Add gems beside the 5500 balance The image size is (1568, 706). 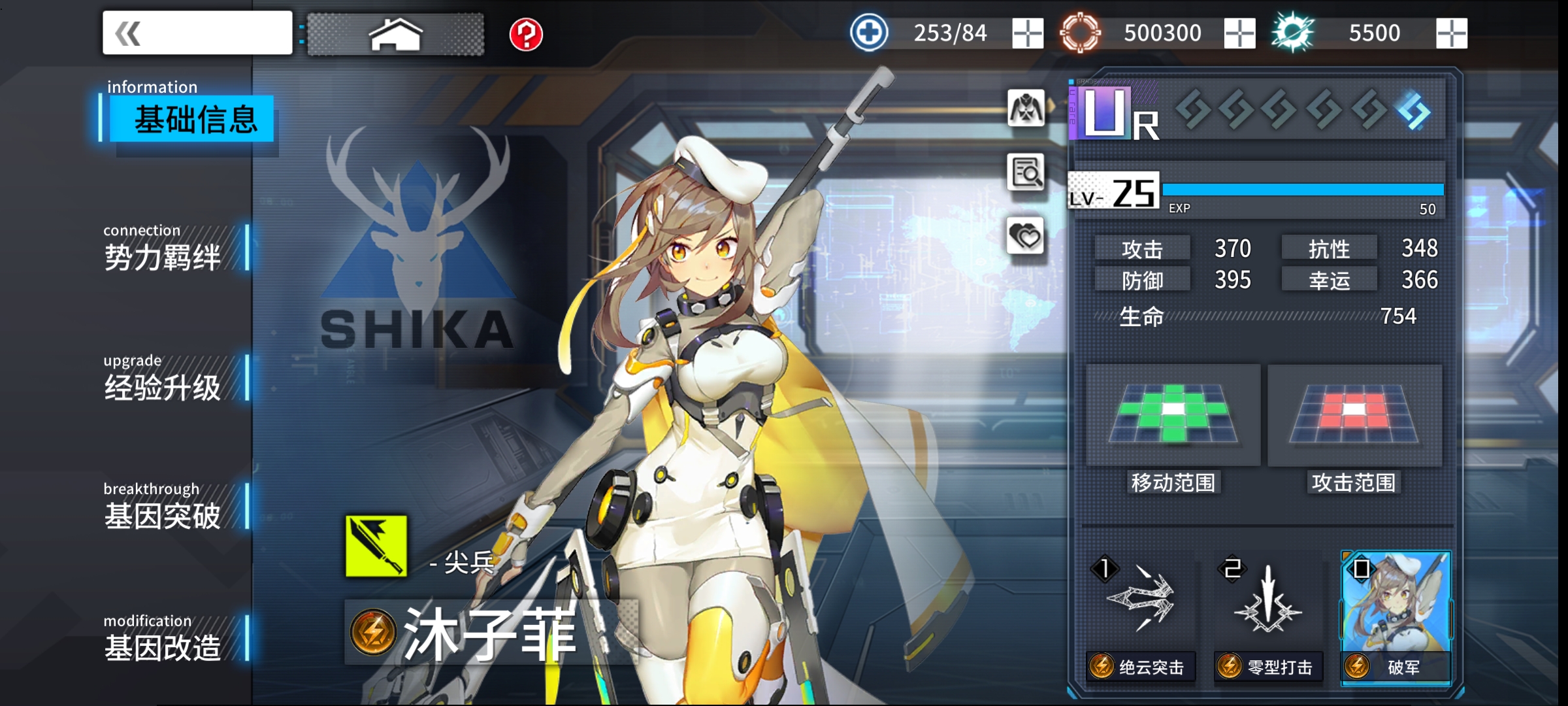[1451, 33]
